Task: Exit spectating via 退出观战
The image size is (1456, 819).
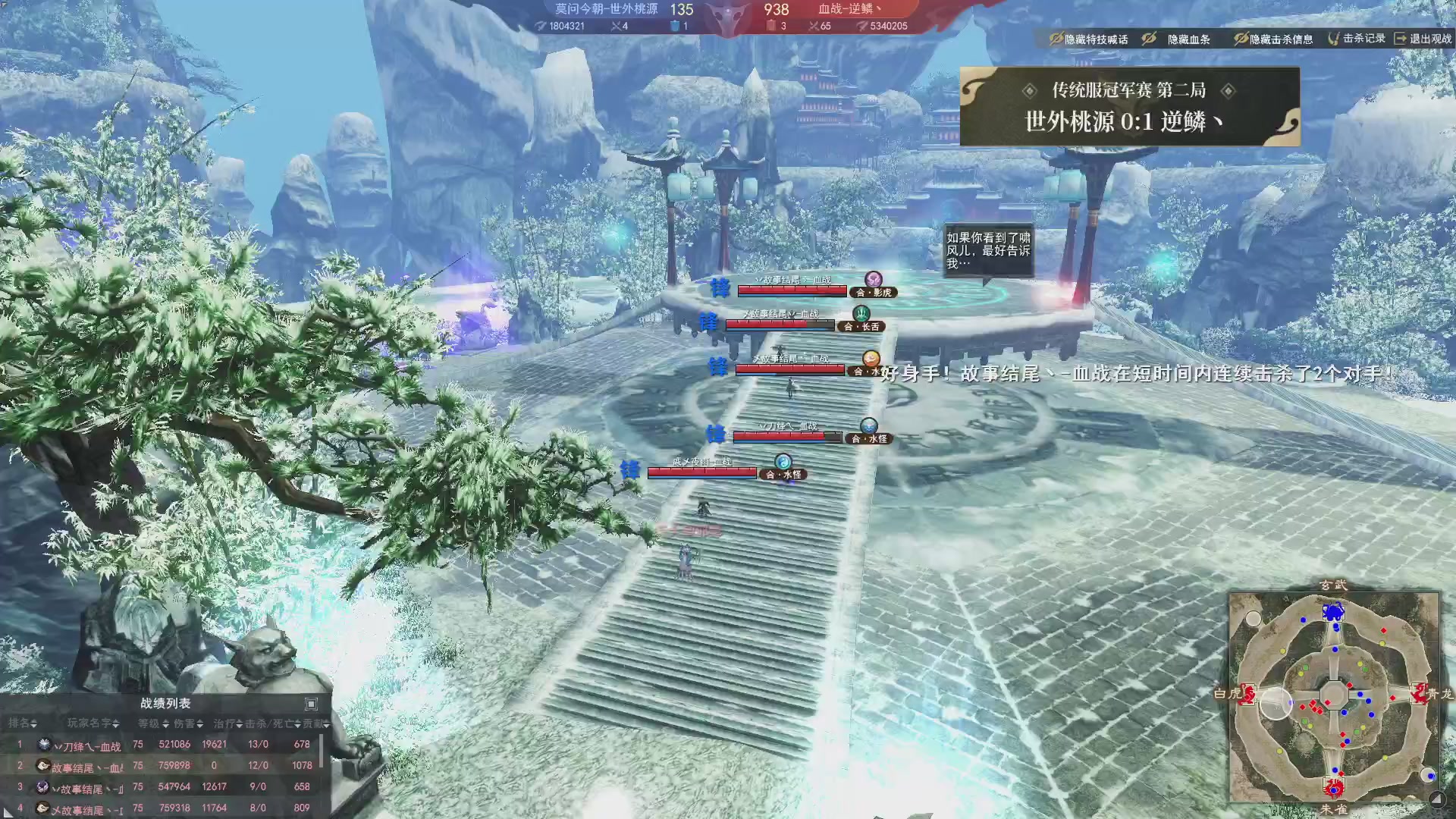Action: (1423, 38)
